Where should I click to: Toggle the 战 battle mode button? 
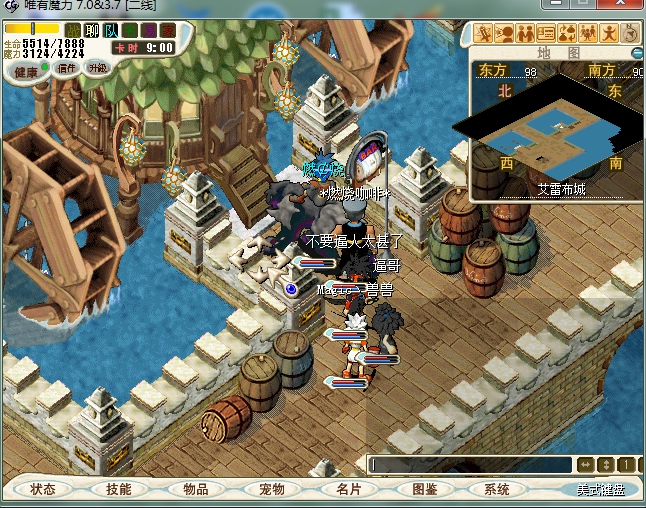click(x=71, y=31)
